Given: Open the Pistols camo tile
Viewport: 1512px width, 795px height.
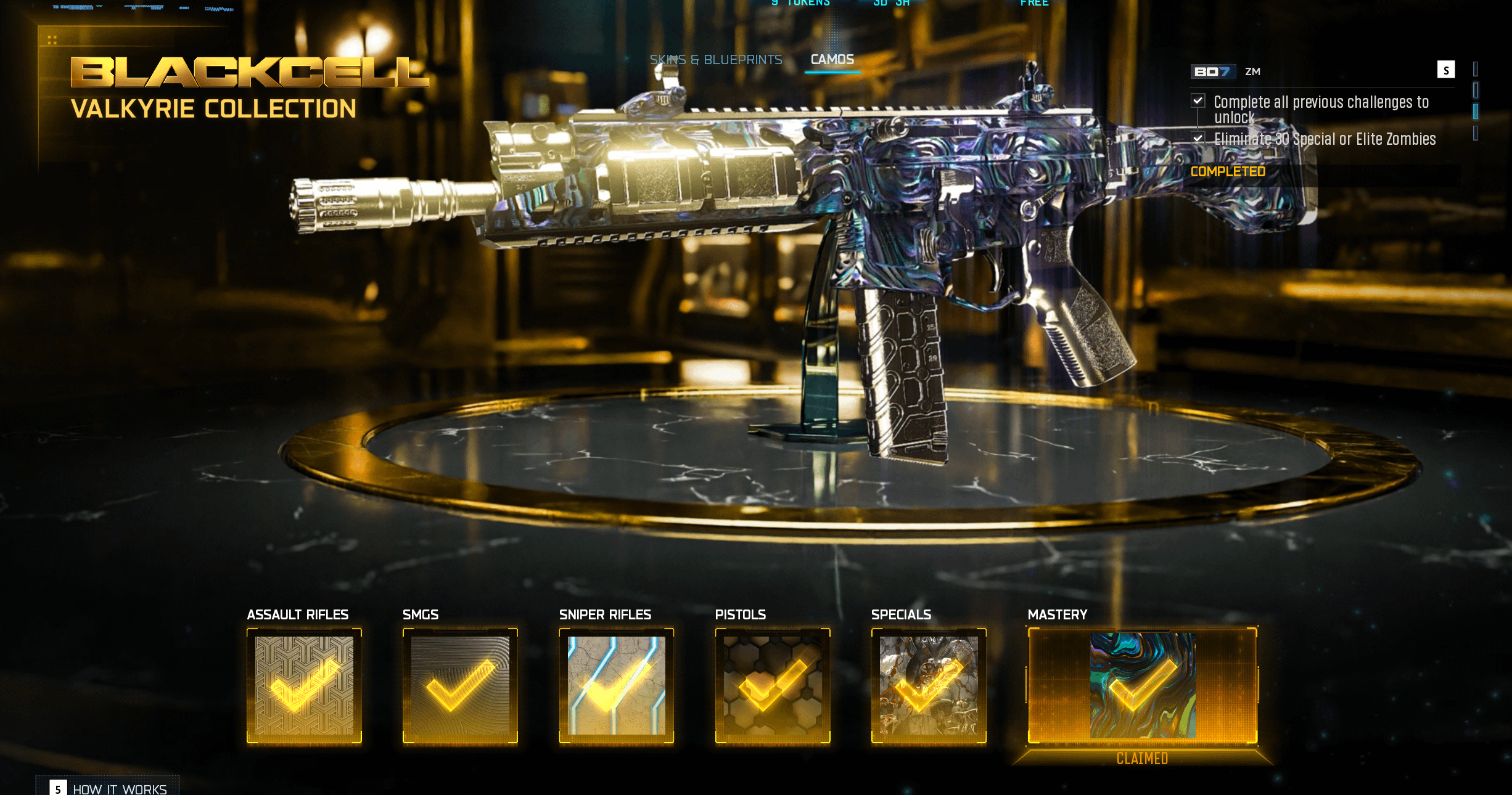Looking at the screenshot, I should pyautogui.click(x=772, y=685).
